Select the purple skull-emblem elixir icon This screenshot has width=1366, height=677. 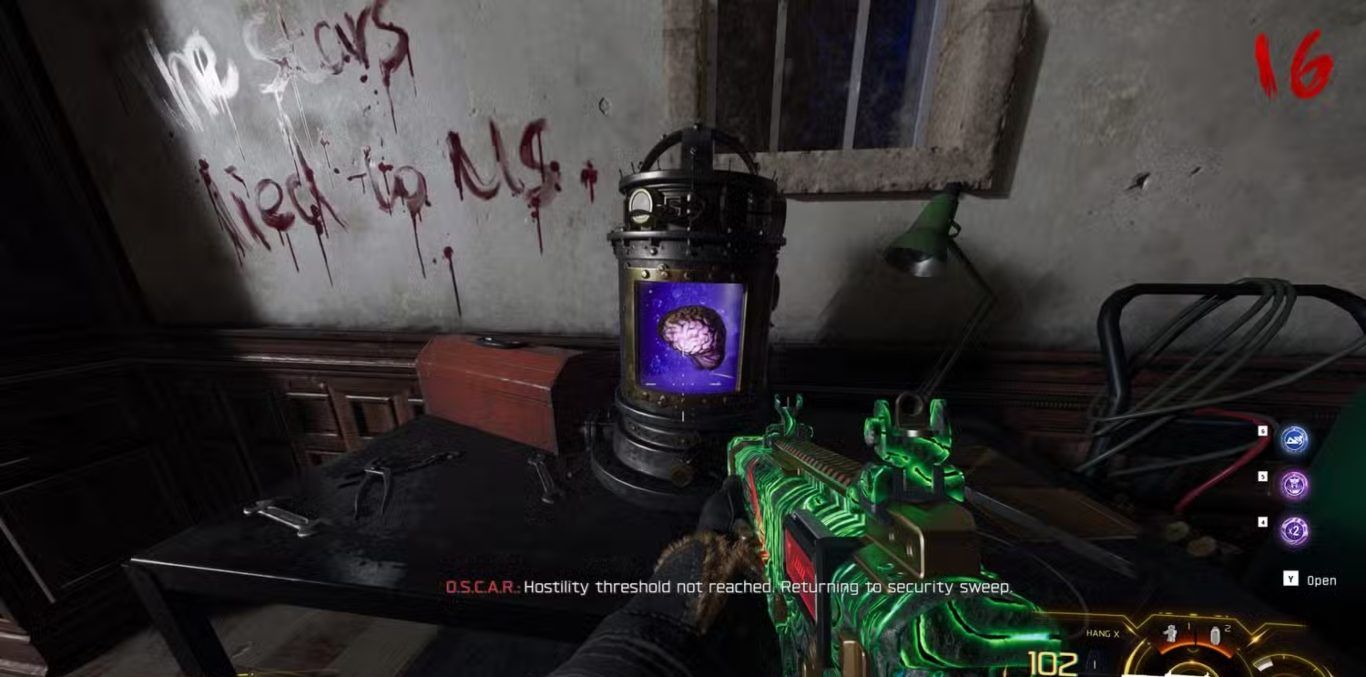coord(1295,485)
